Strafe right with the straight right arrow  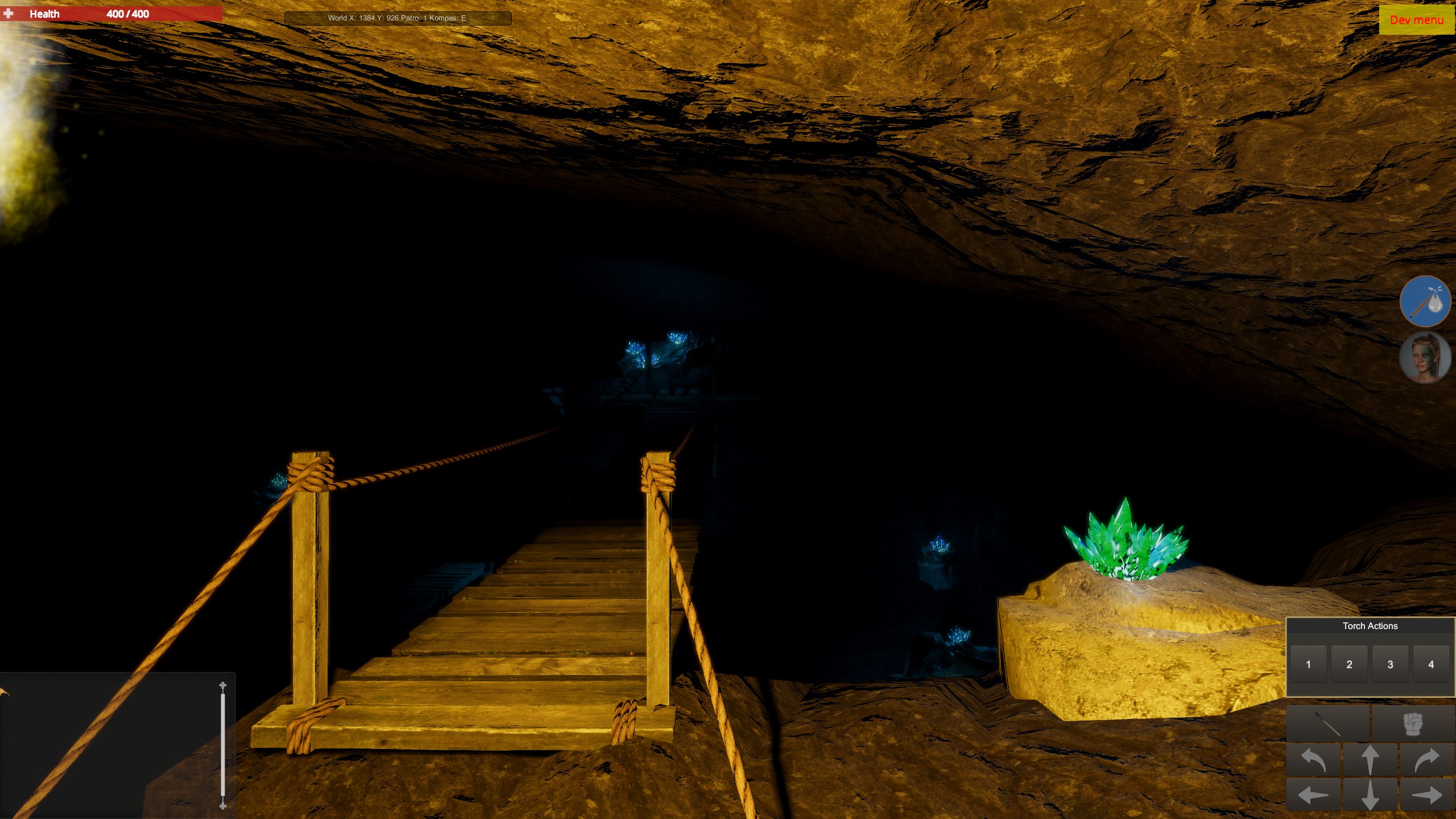coord(1426,795)
